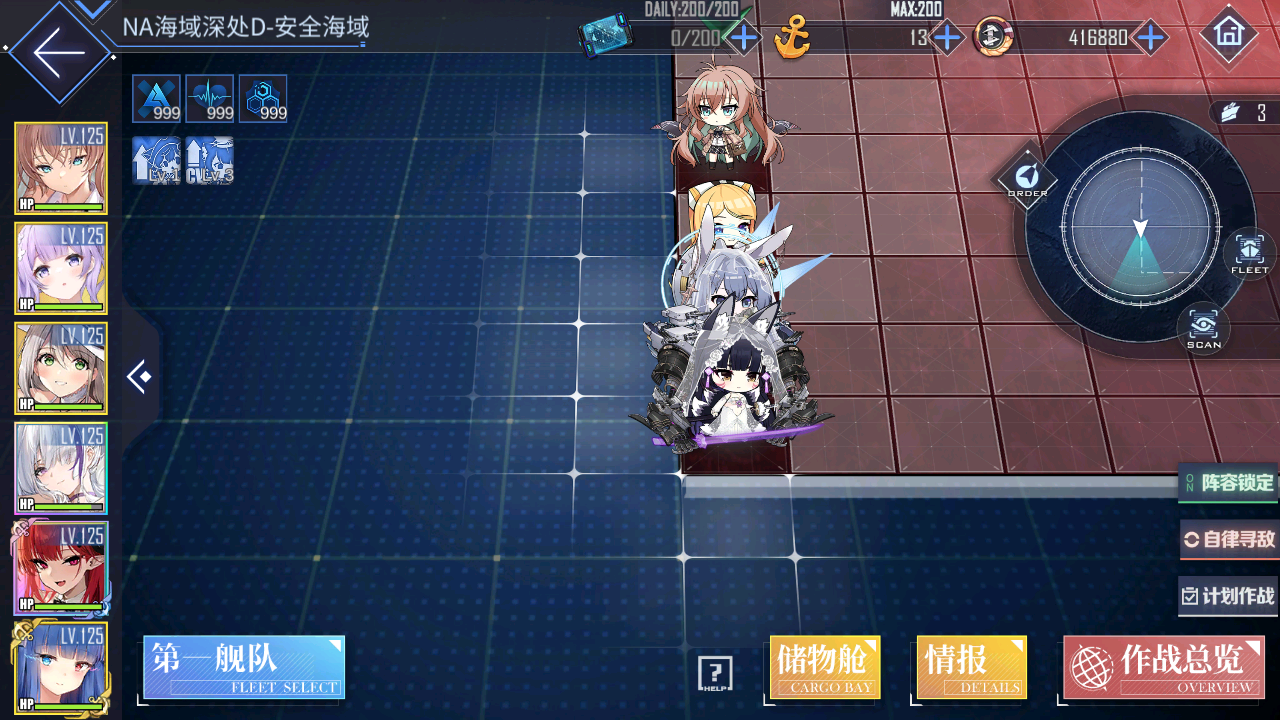The height and width of the screenshot is (720, 1280).
Task: Go back with the arrow button
Action: point(59,52)
